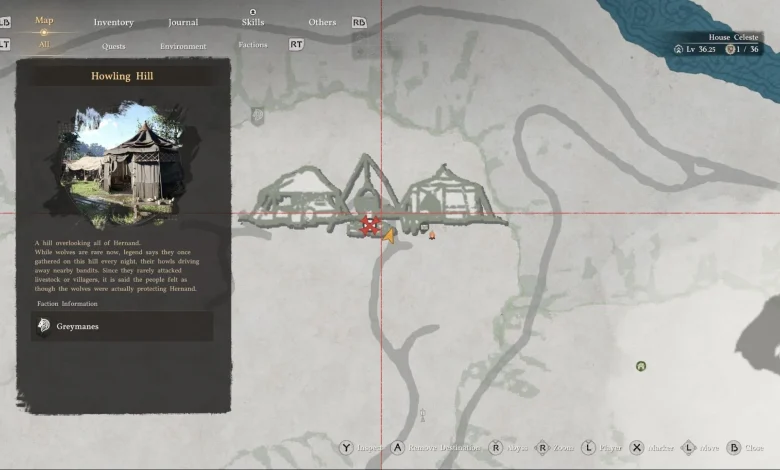The height and width of the screenshot is (470, 780).
Task: Open the Journal tab
Action: 183,22
